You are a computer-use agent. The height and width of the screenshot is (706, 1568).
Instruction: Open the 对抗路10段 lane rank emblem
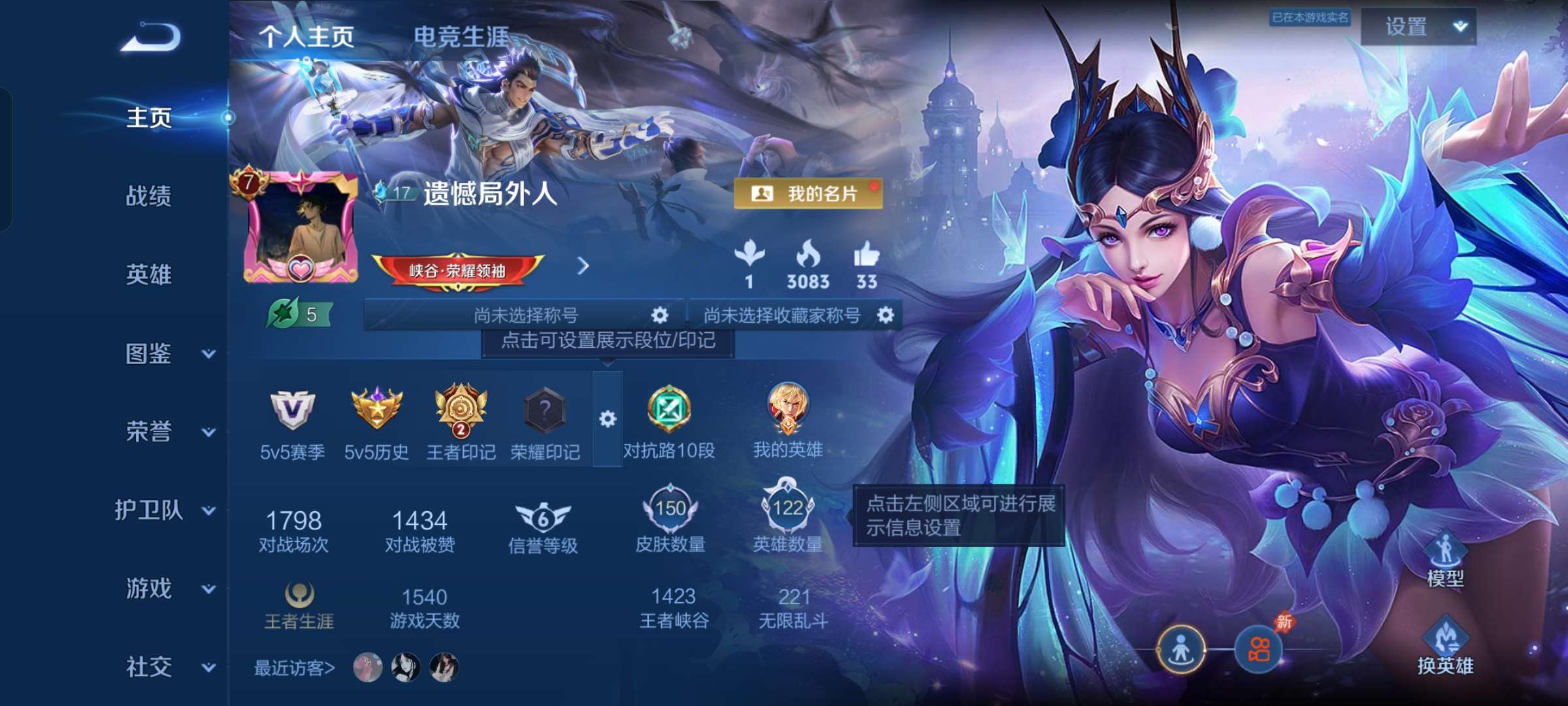[670, 412]
